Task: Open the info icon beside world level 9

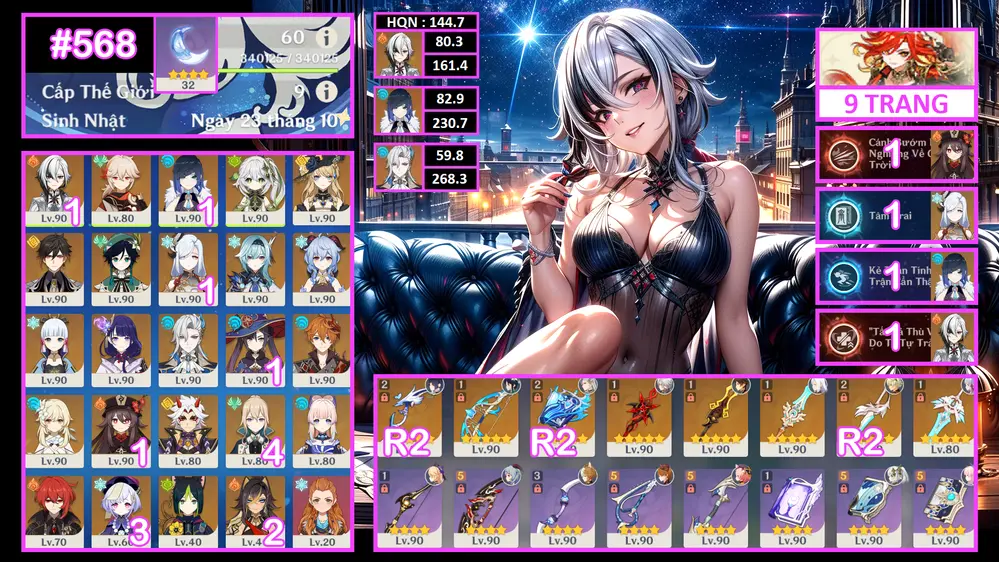Action: click(324, 94)
